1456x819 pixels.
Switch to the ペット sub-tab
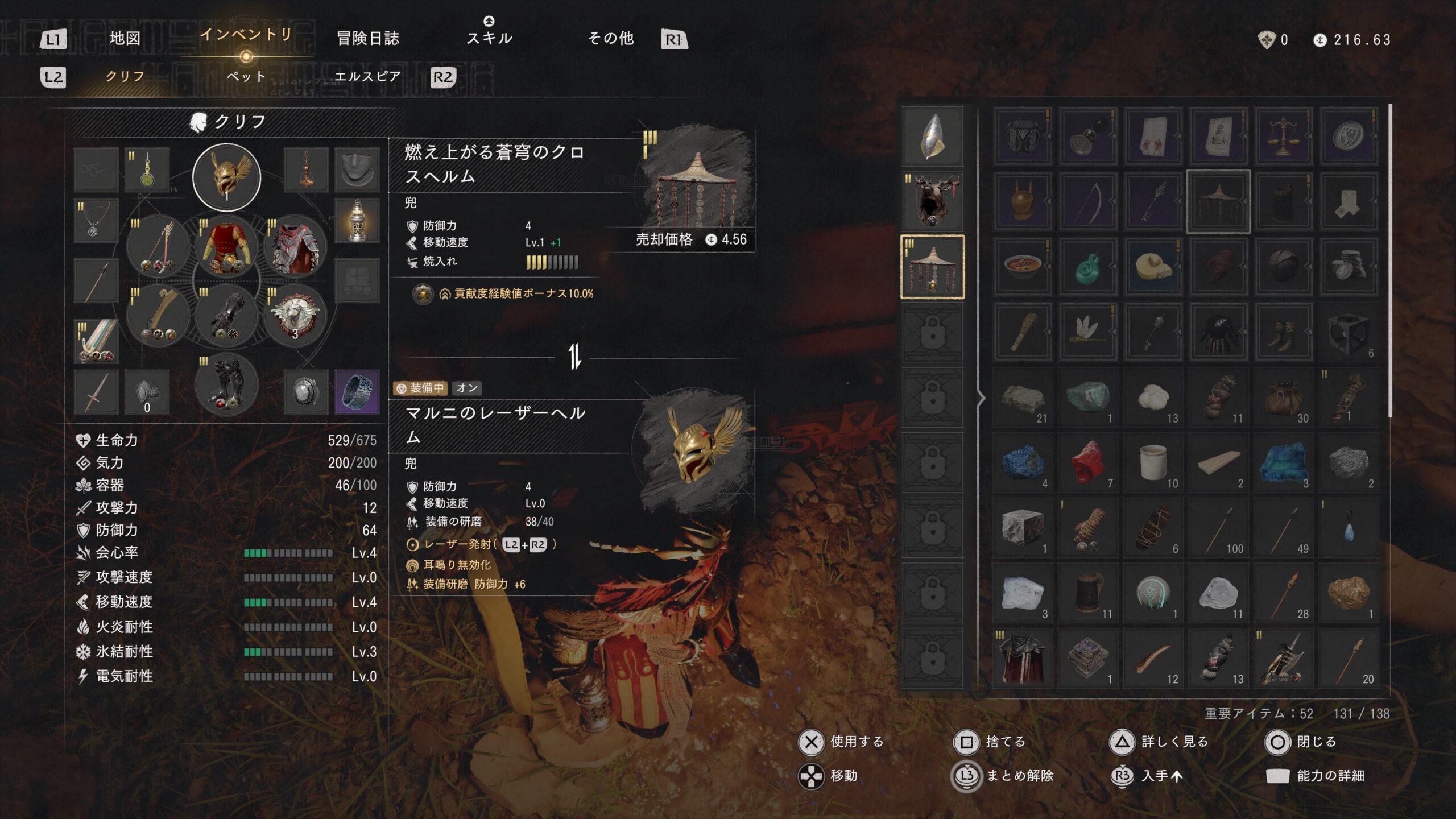click(246, 76)
